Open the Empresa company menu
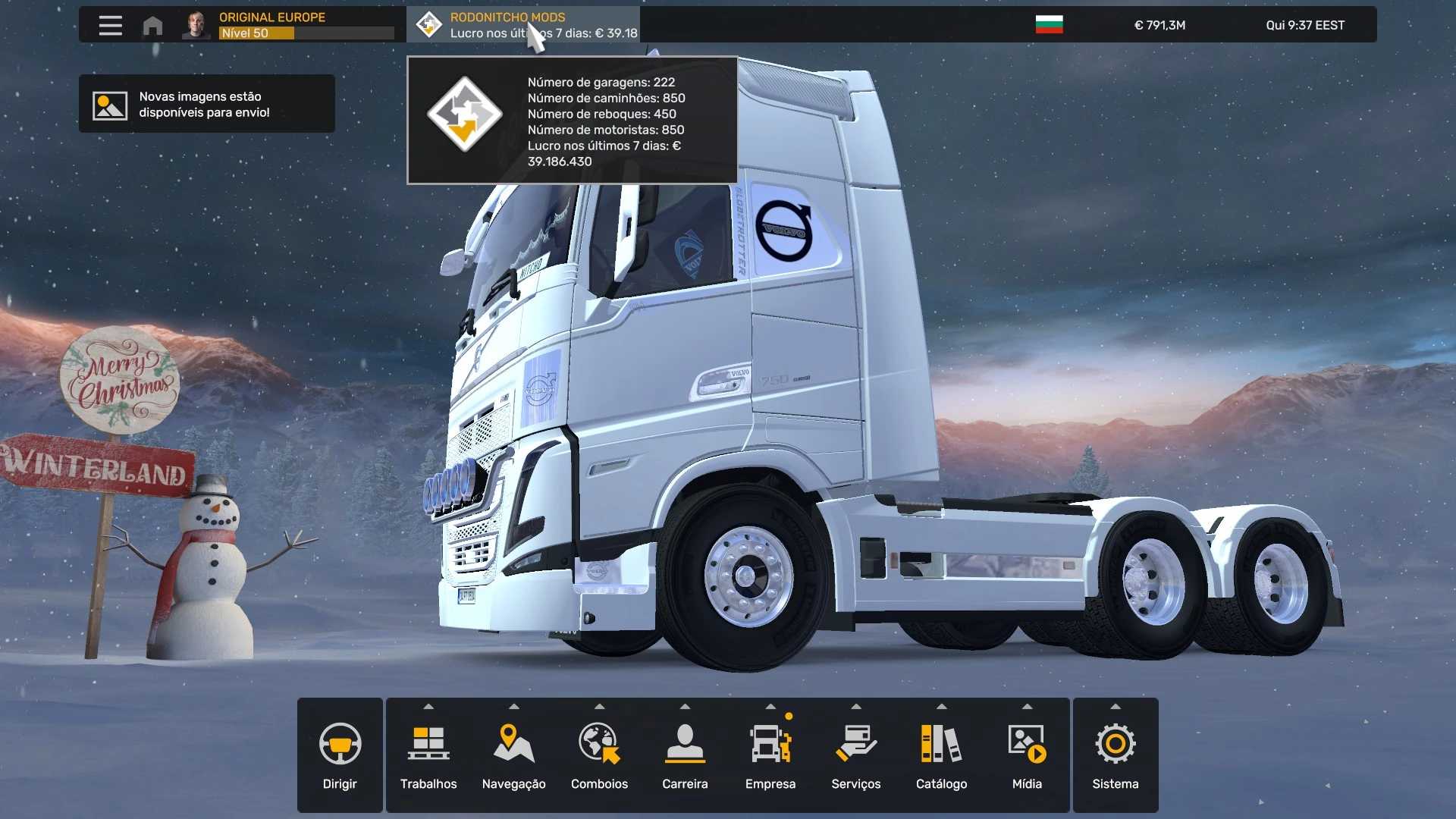 point(770,755)
